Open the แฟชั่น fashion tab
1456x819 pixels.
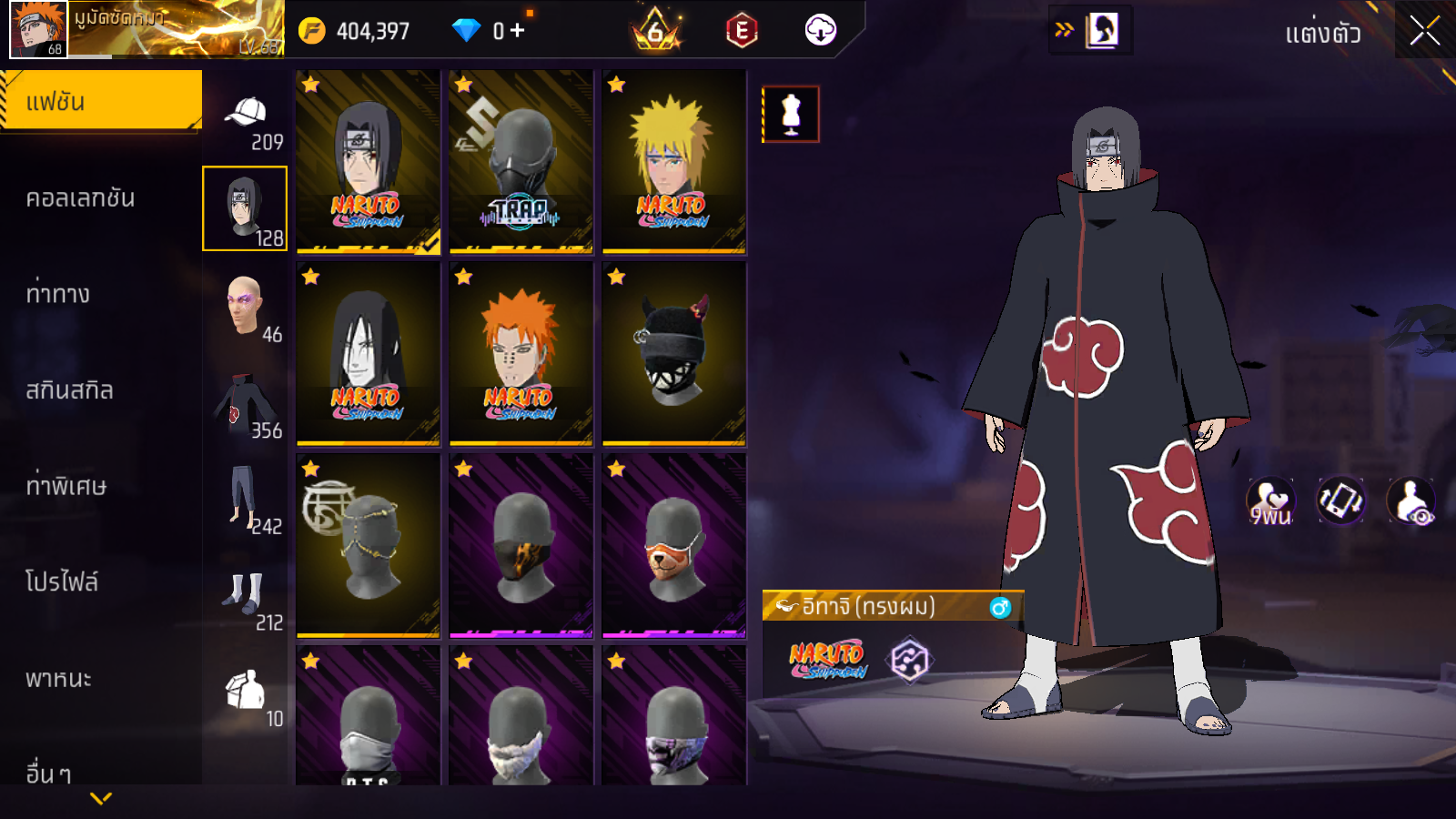100,101
